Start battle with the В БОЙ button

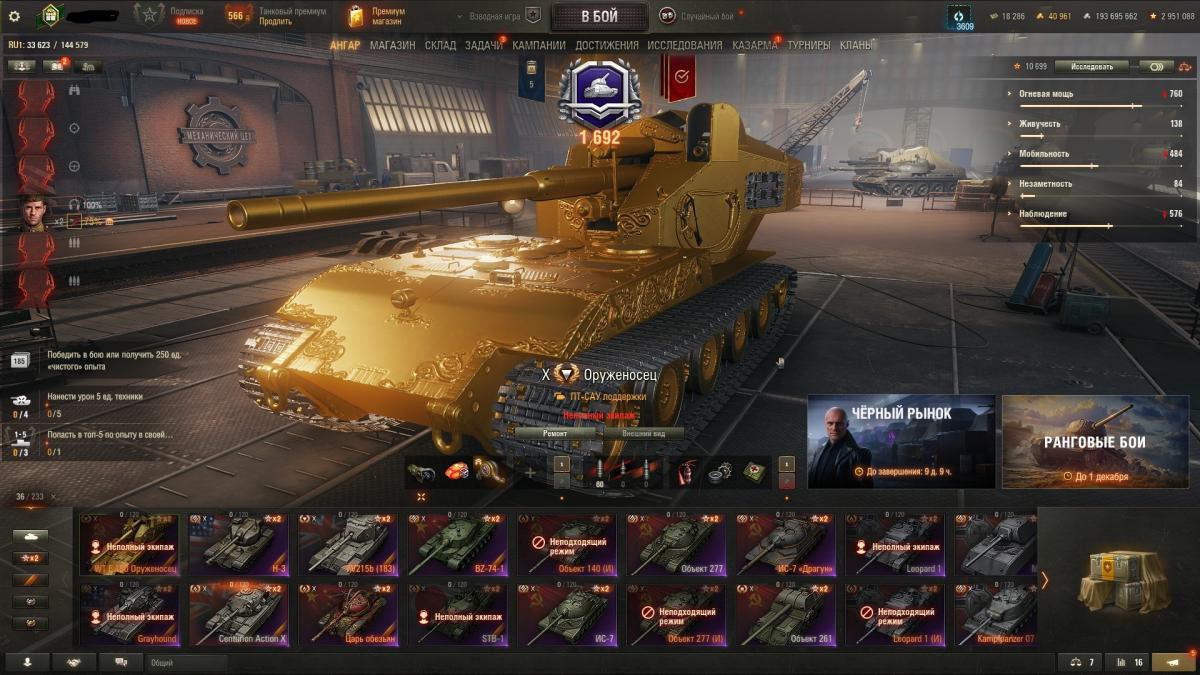599,16
